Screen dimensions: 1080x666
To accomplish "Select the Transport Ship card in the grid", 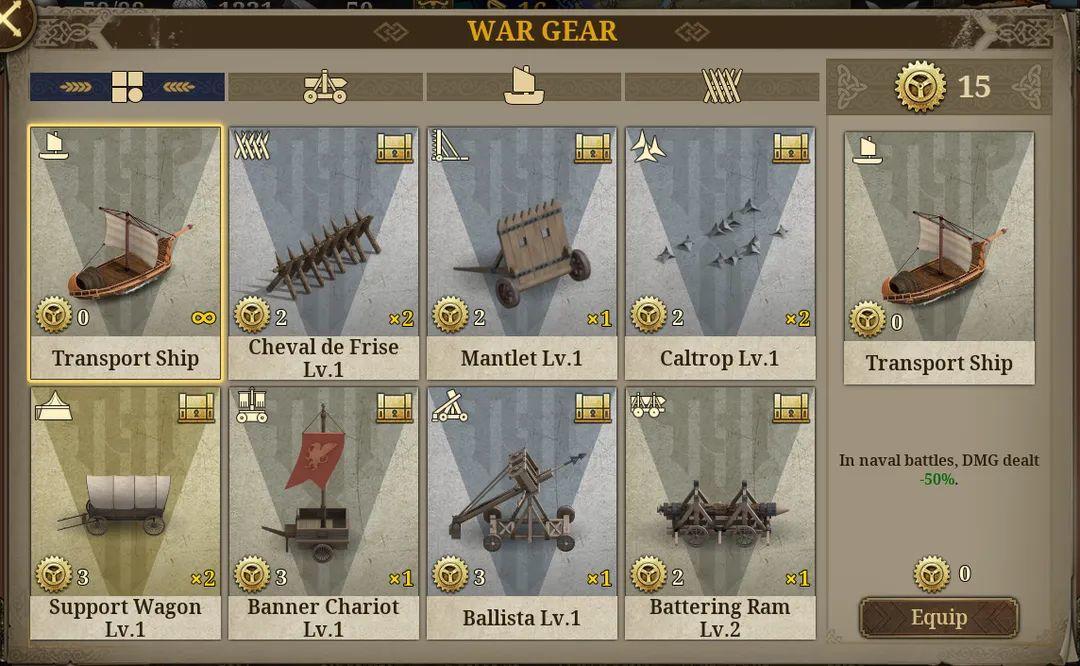I will 126,253.
